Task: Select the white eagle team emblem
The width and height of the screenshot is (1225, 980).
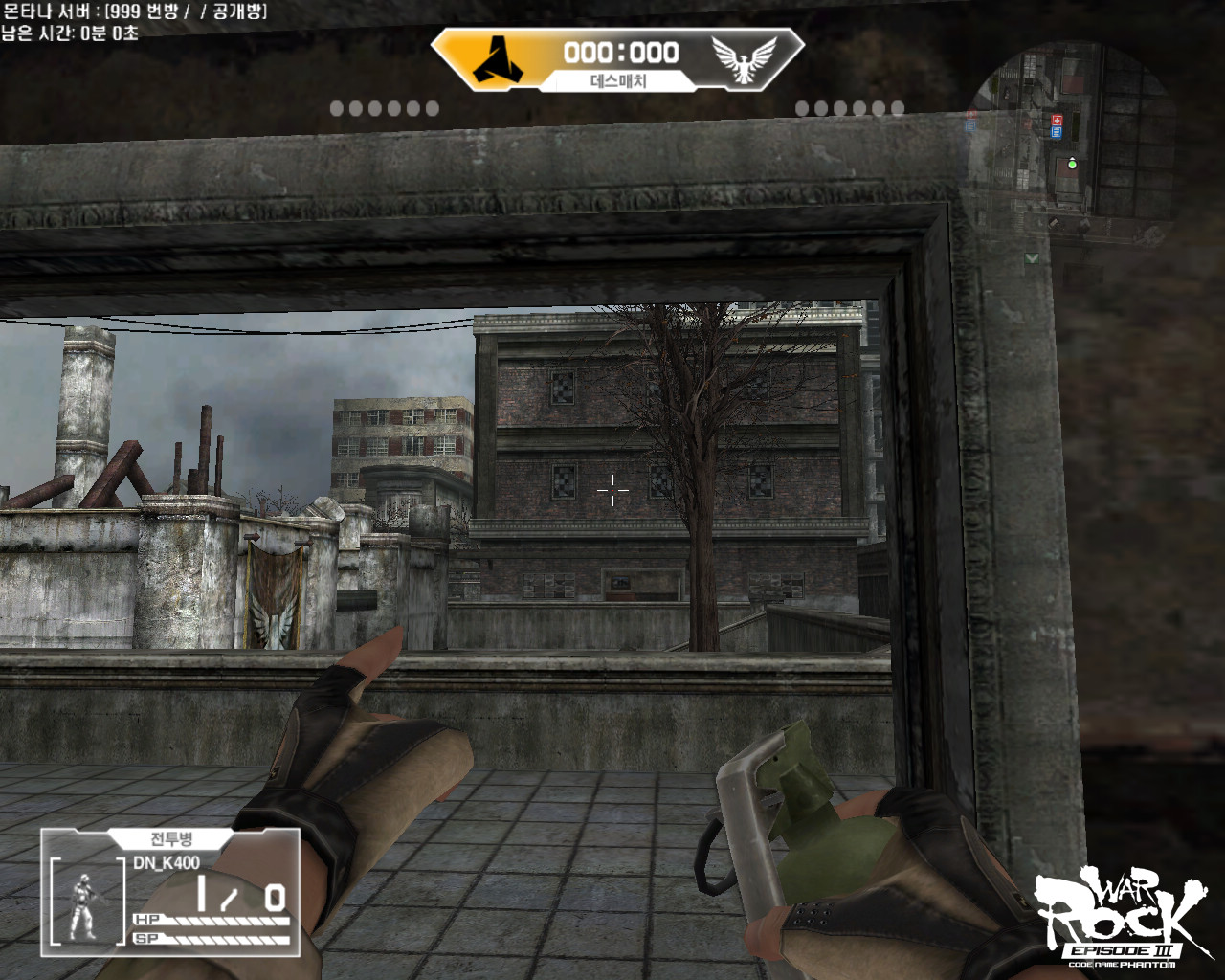Action: point(744,58)
